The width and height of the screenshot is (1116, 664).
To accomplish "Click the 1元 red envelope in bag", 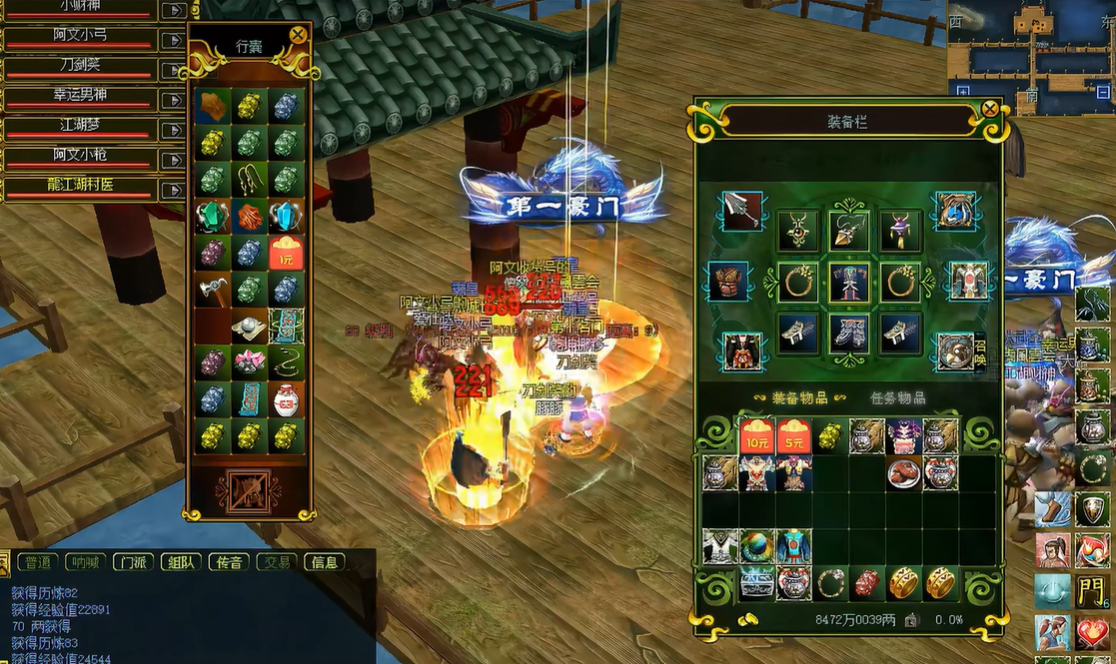I will tap(286, 252).
